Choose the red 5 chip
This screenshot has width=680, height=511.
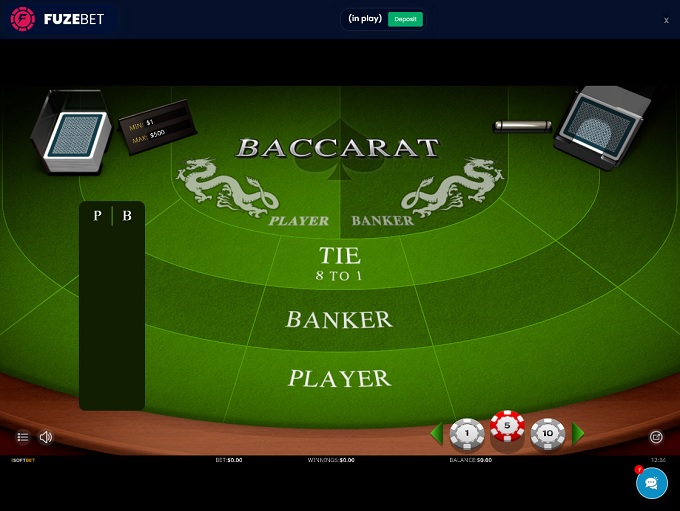(507, 428)
